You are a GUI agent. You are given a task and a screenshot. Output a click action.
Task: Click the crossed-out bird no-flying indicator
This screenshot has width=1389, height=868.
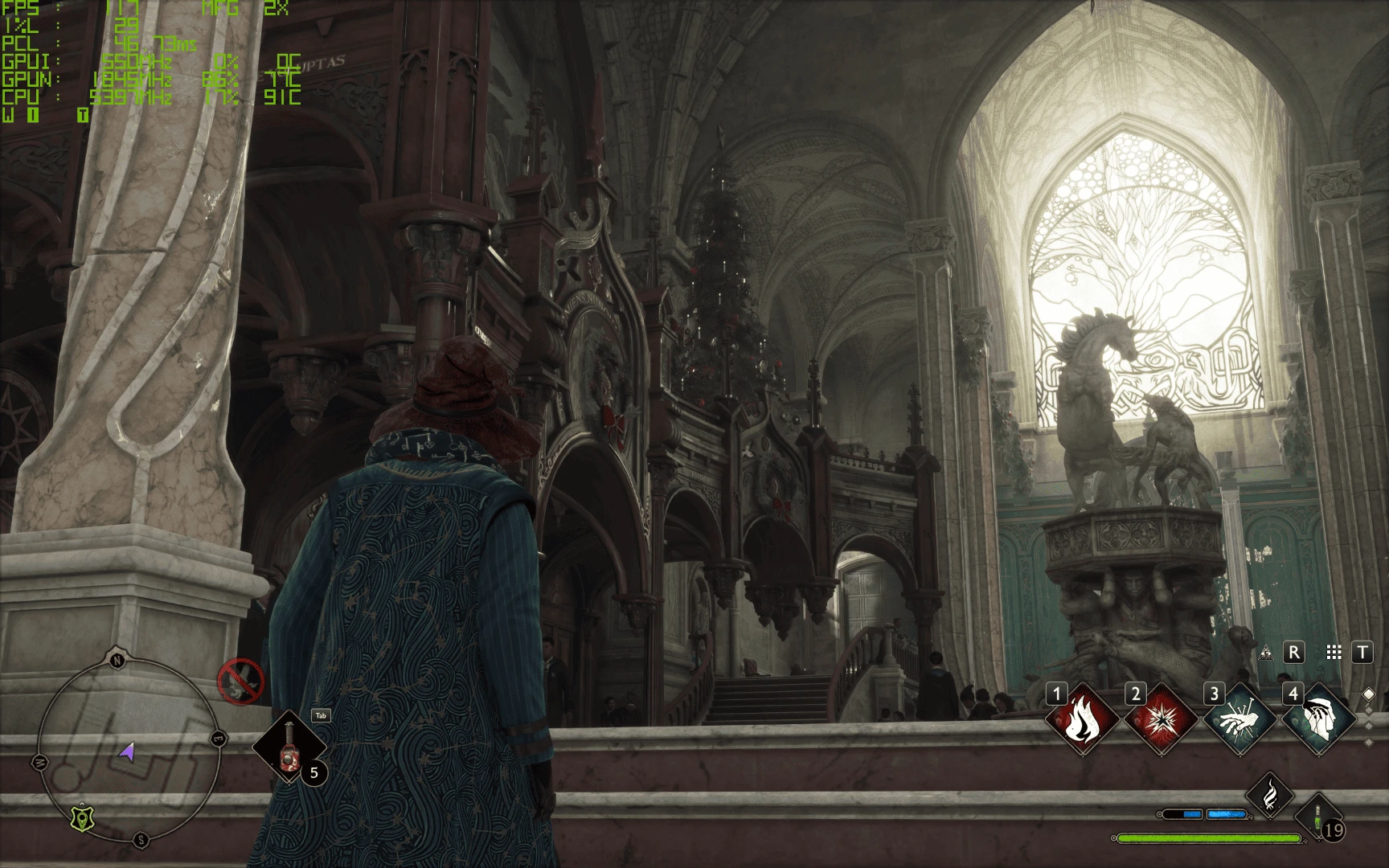[x=240, y=682]
